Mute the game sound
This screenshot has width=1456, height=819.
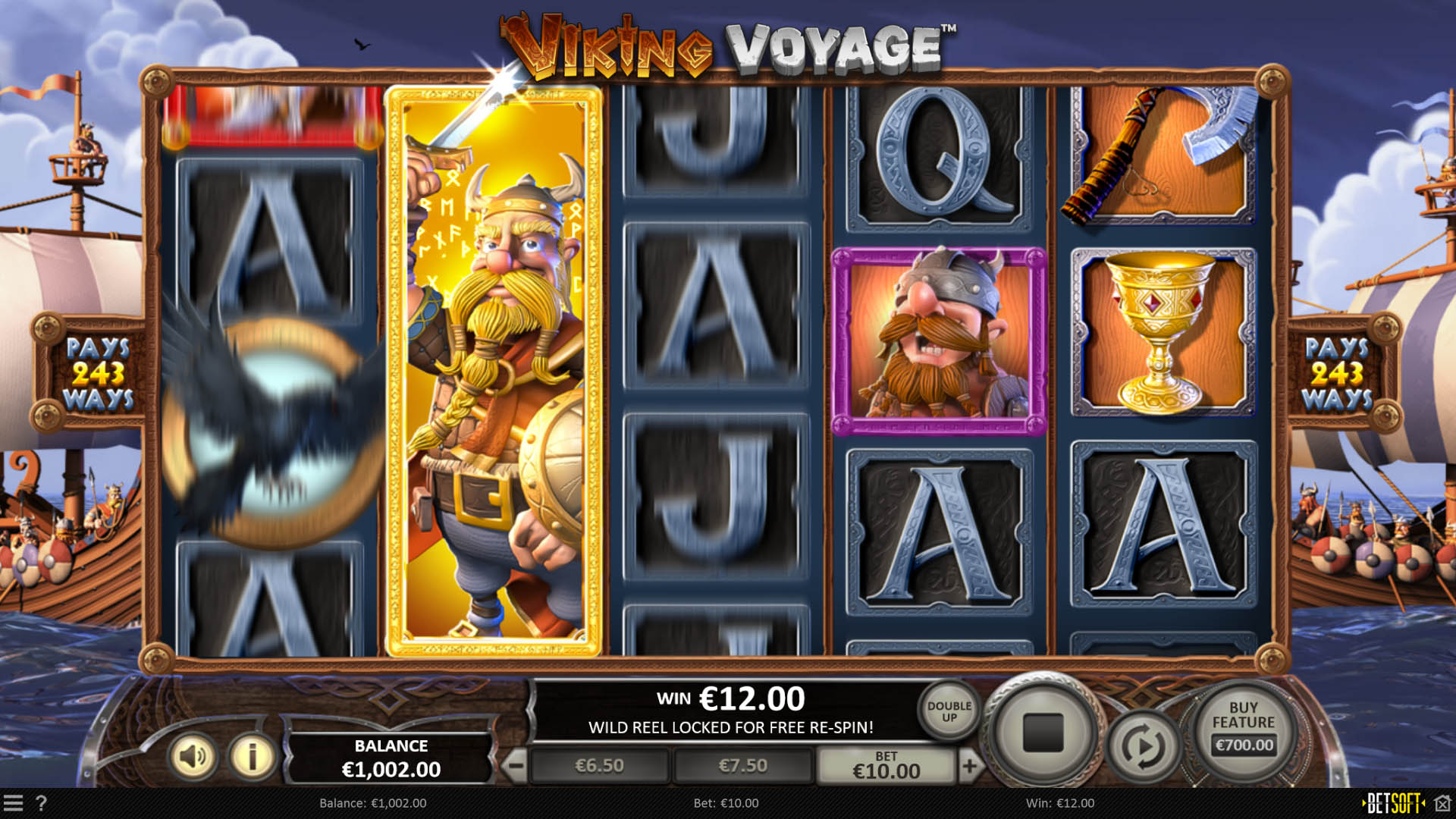tap(194, 756)
